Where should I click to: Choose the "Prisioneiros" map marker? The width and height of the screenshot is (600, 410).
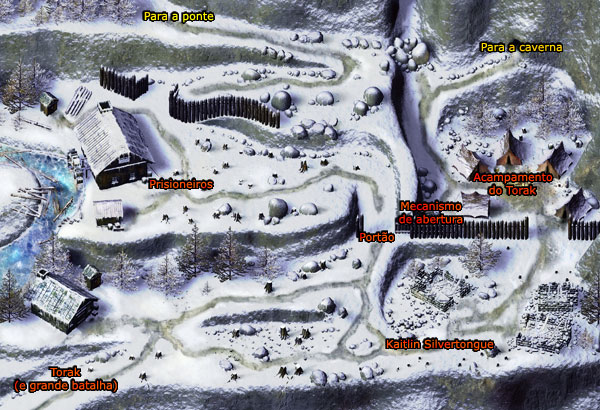click(x=179, y=184)
